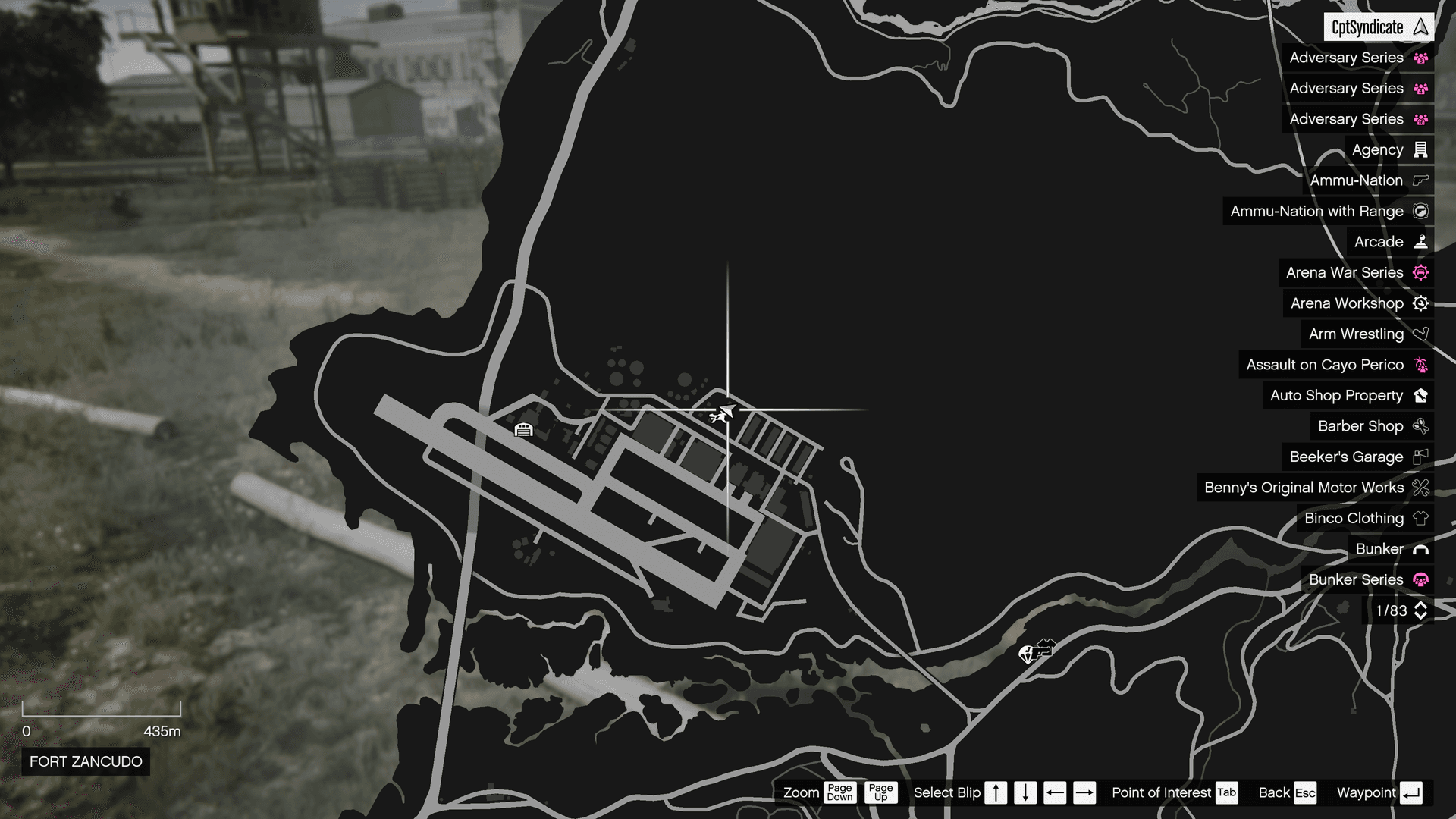Select the Ammu-Nation pistol icon
The image size is (1456, 819).
[1419, 180]
